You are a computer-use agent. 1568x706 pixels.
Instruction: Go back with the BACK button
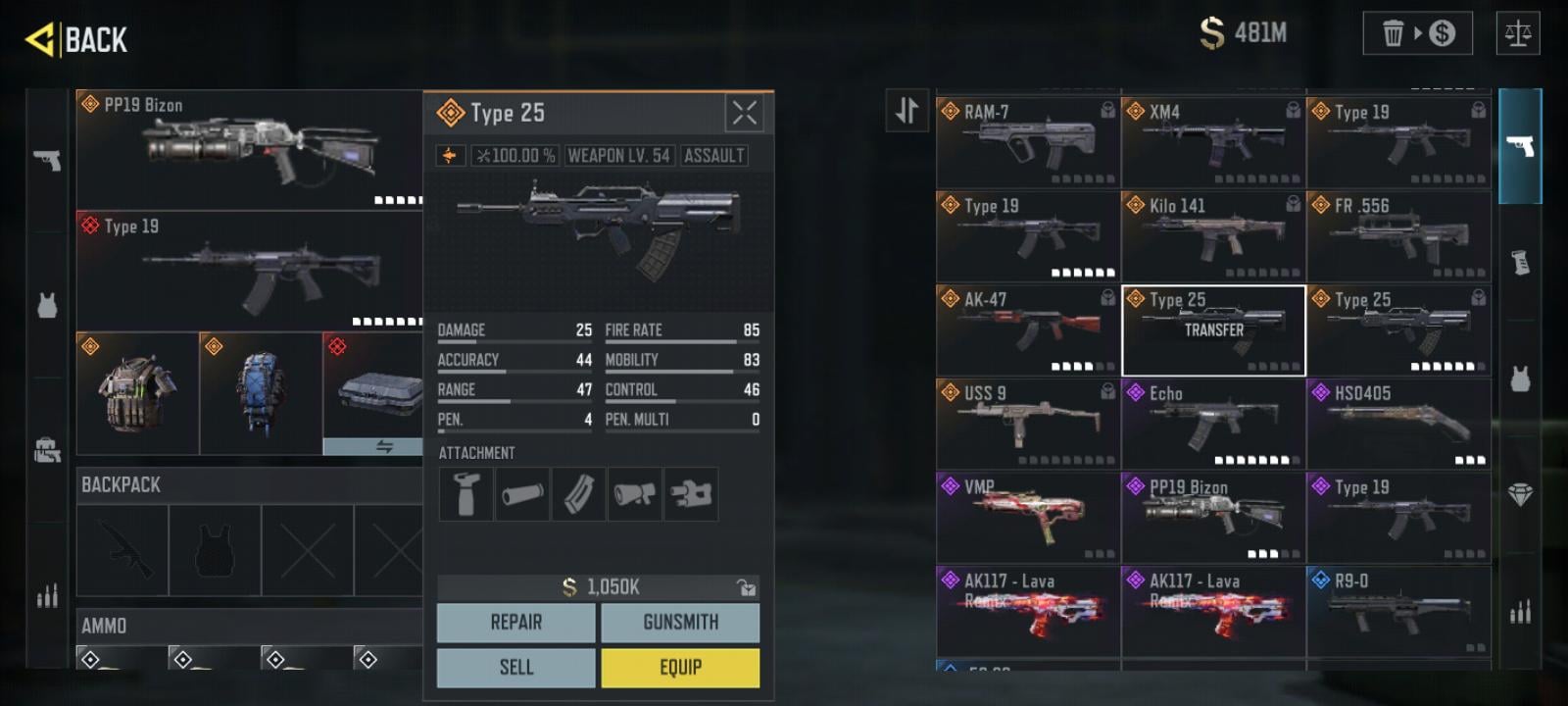pos(77,40)
